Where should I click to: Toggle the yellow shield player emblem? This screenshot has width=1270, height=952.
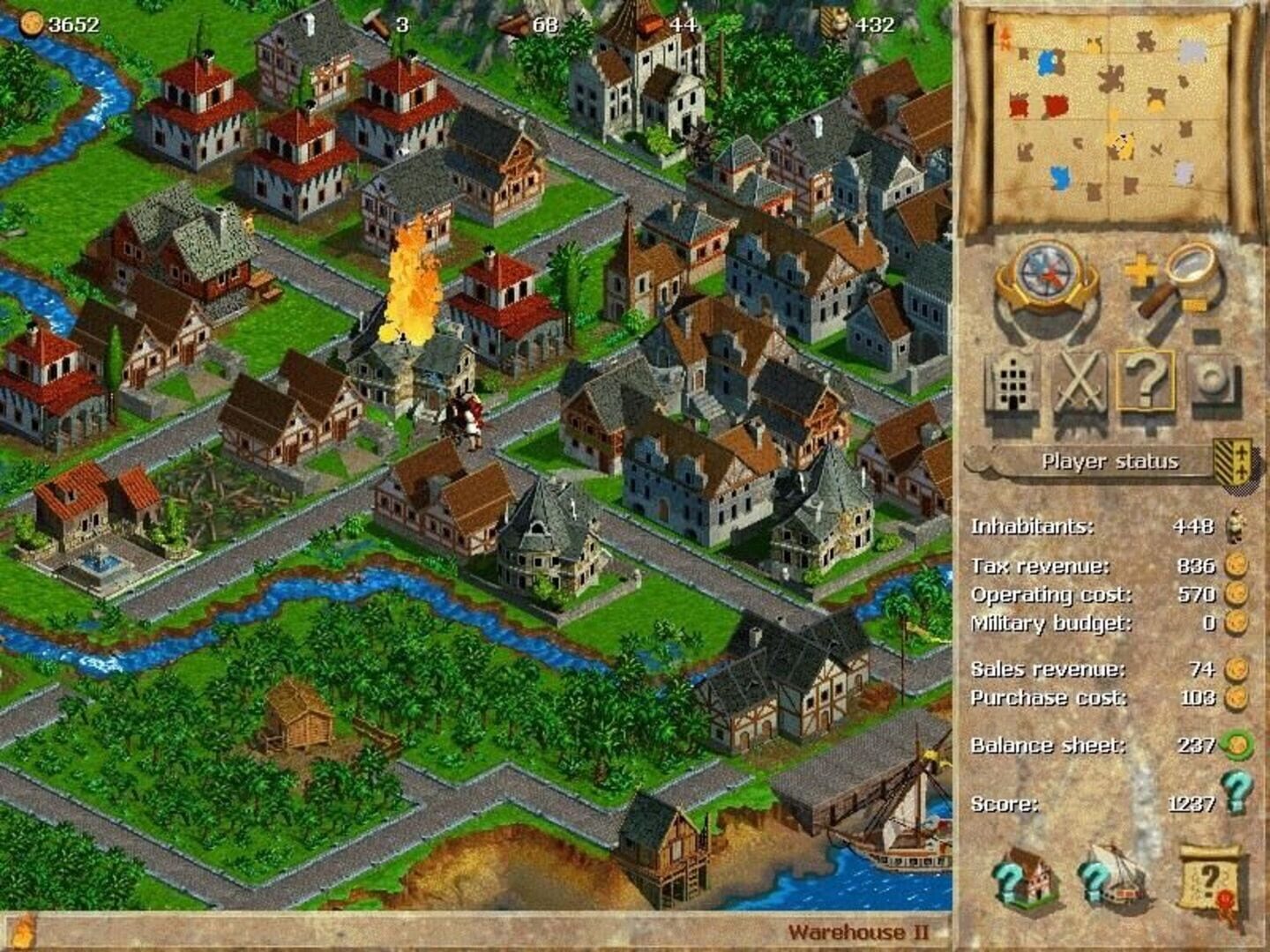[1236, 460]
